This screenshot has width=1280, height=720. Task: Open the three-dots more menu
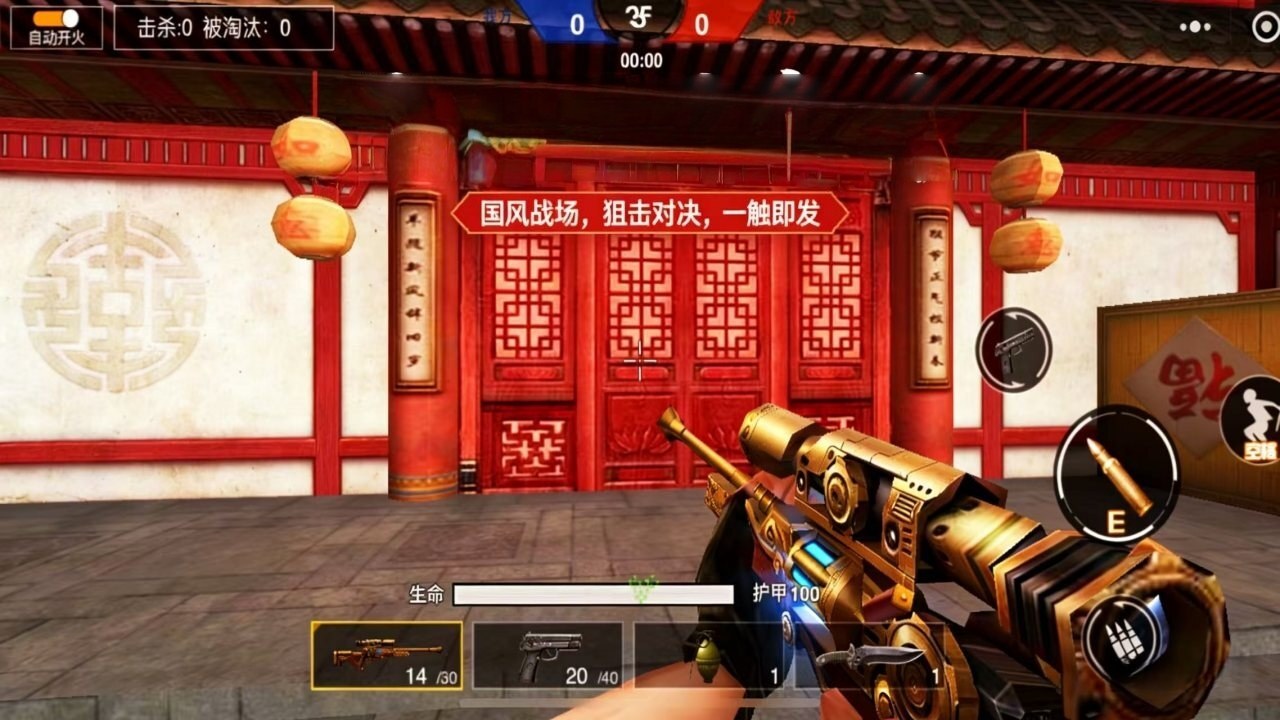coord(1194,27)
